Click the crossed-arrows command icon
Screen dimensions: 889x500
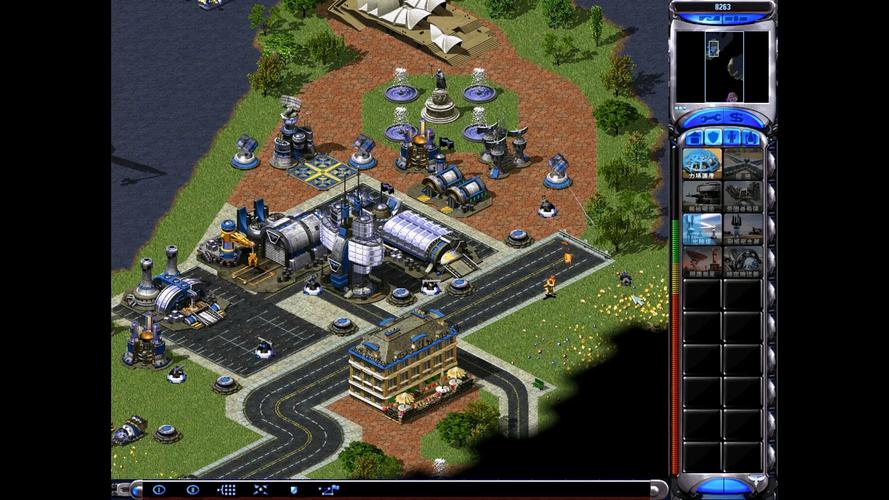260,490
